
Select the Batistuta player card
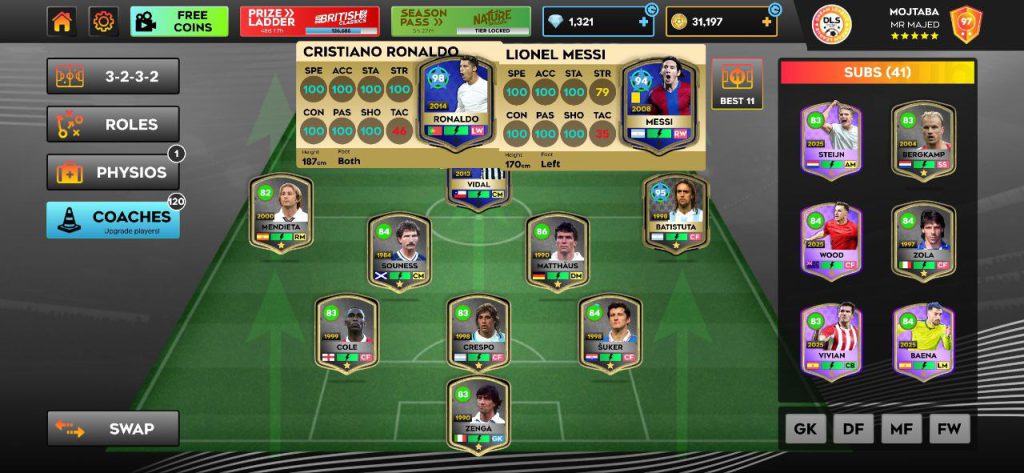[675, 213]
